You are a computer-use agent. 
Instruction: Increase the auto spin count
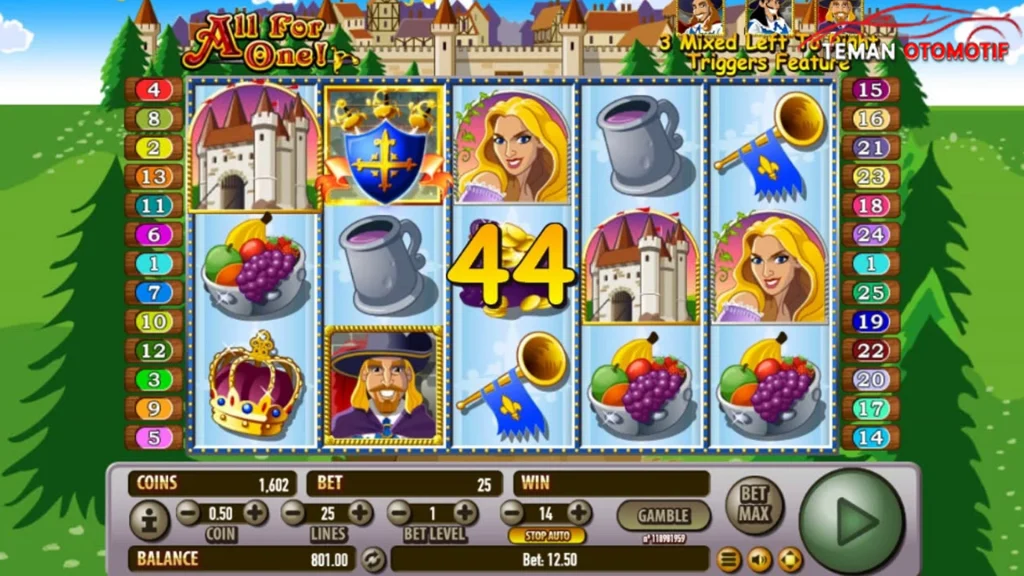[578, 514]
